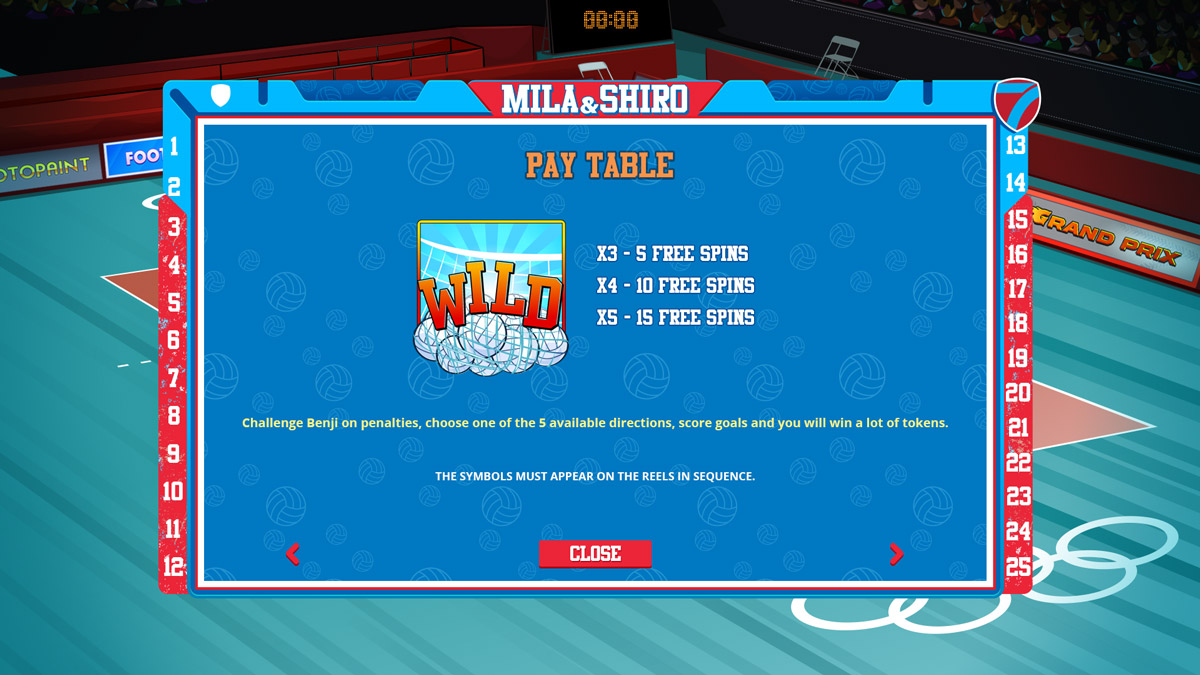Close the pay table window

coord(595,554)
